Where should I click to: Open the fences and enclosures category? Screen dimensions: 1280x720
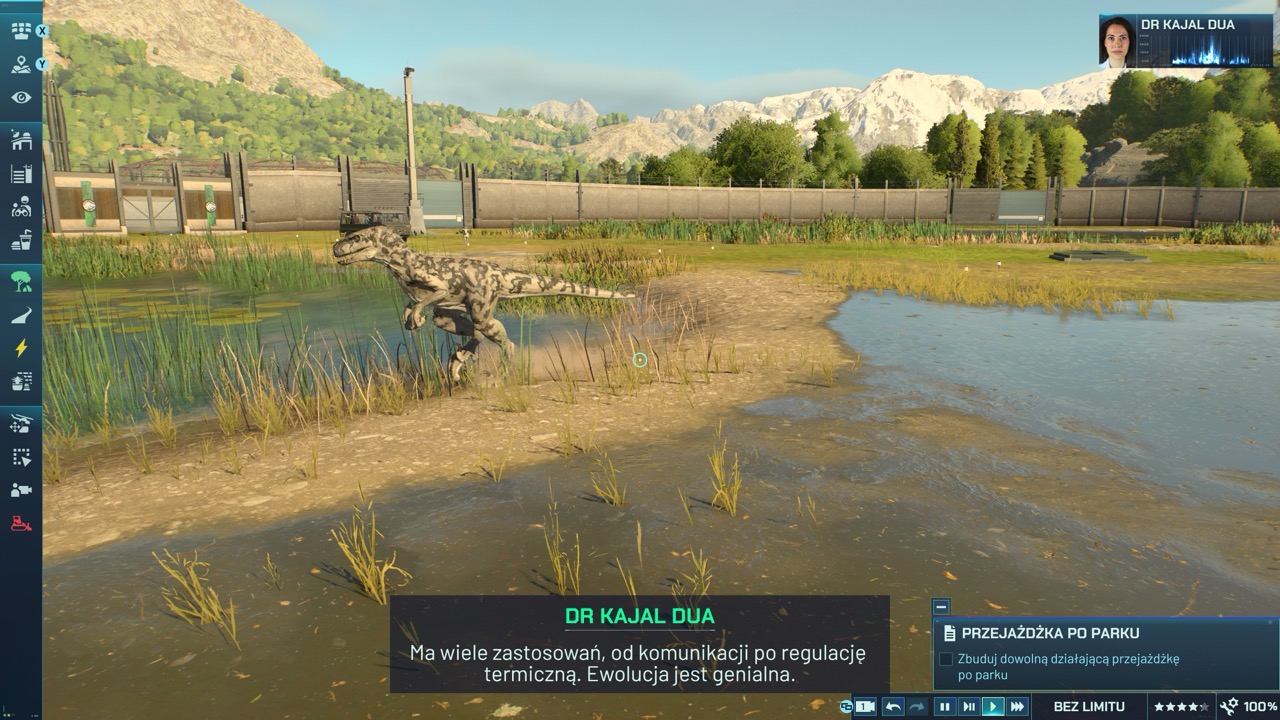tap(21, 175)
